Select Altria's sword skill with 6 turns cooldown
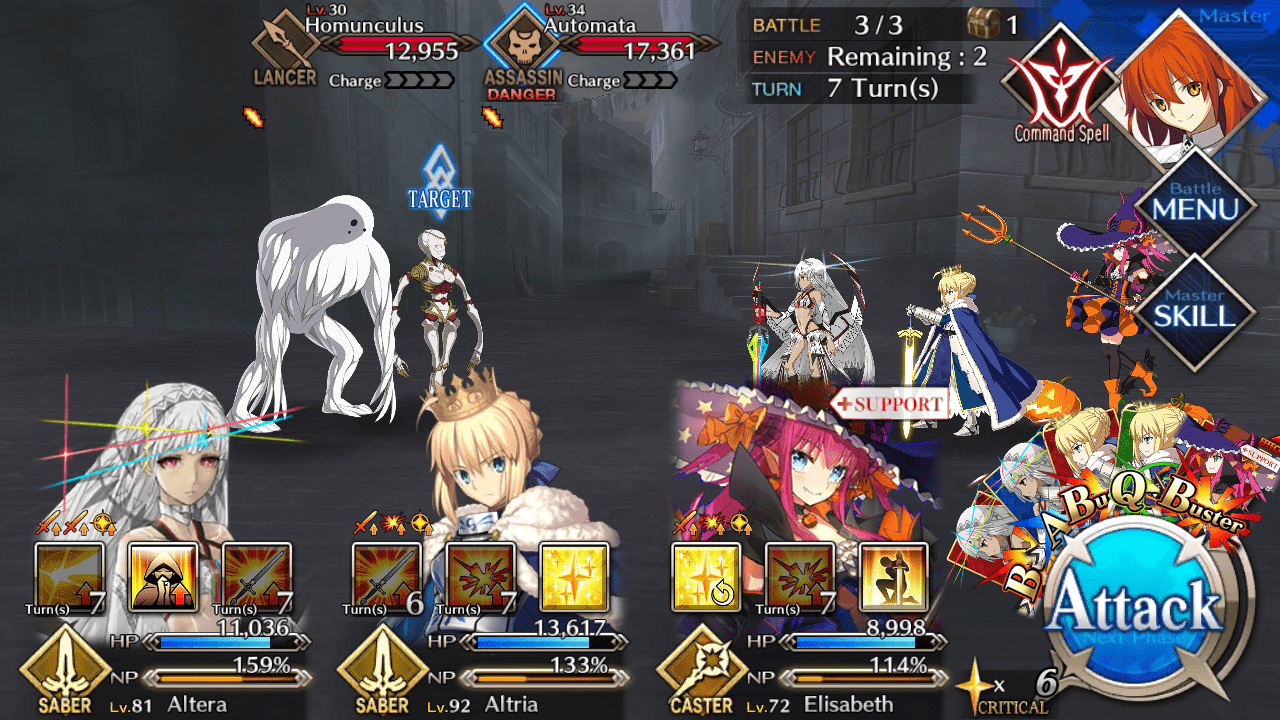Viewport: 1280px width, 720px height. 386,577
